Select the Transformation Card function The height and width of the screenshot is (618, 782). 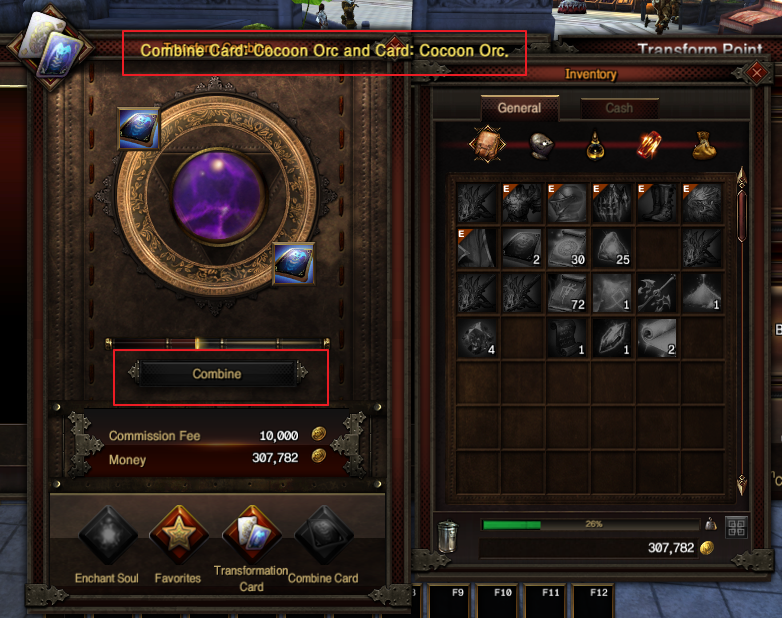click(x=250, y=535)
